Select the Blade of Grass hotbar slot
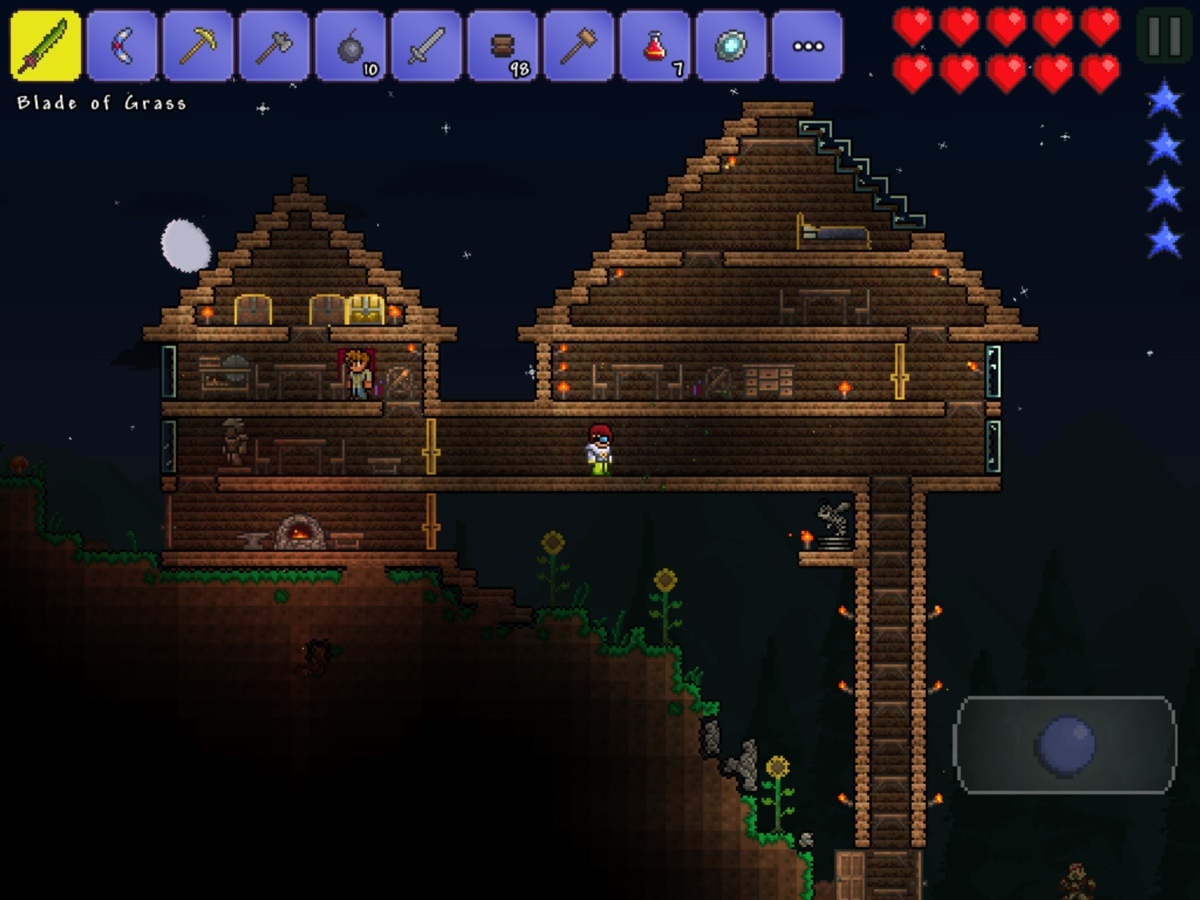The height and width of the screenshot is (900, 1200). [x=45, y=46]
